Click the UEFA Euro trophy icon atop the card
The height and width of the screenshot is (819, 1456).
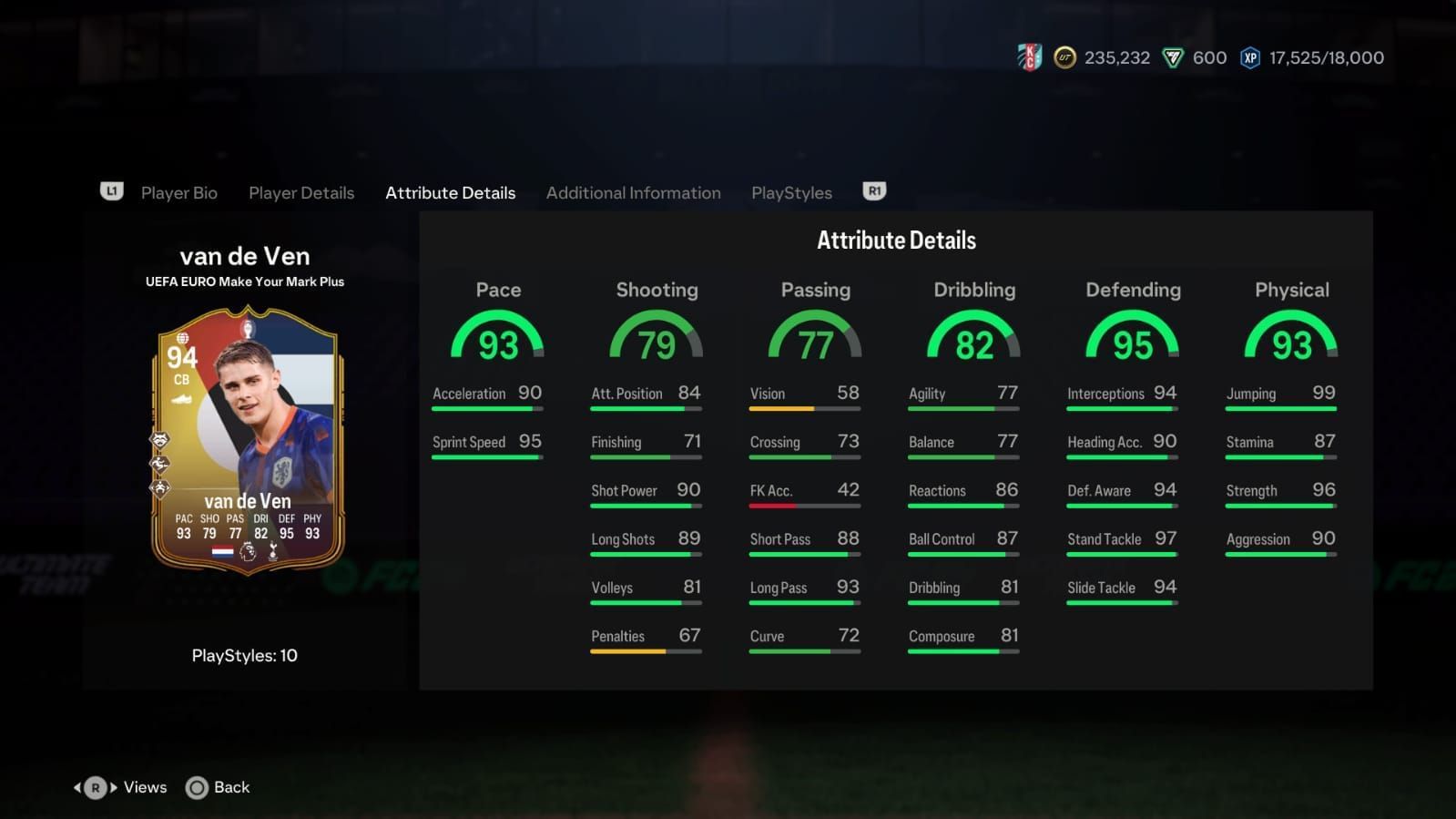[248, 330]
